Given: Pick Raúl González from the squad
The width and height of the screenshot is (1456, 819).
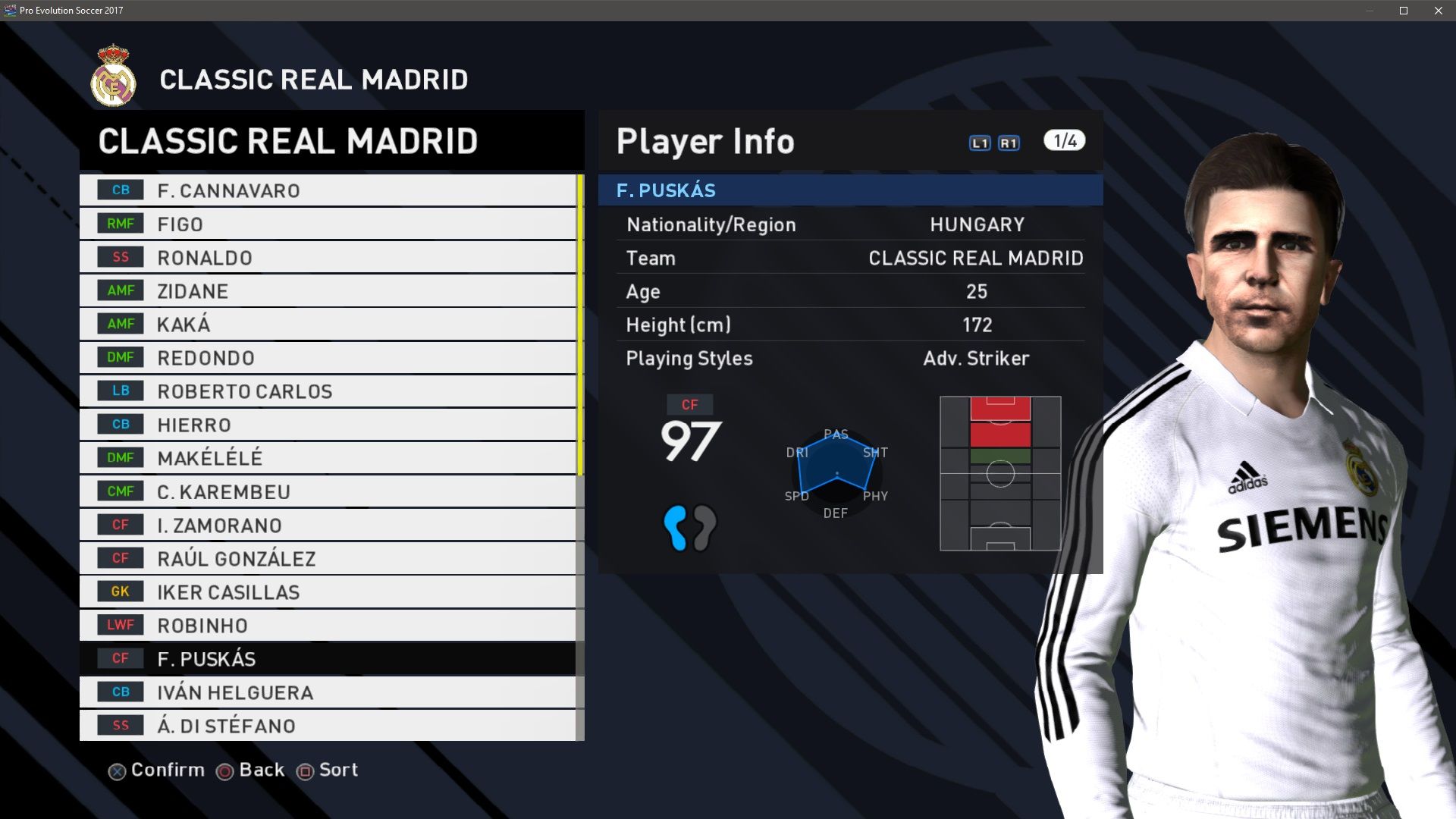Looking at the screenshot, I should [x=328, y=559].
